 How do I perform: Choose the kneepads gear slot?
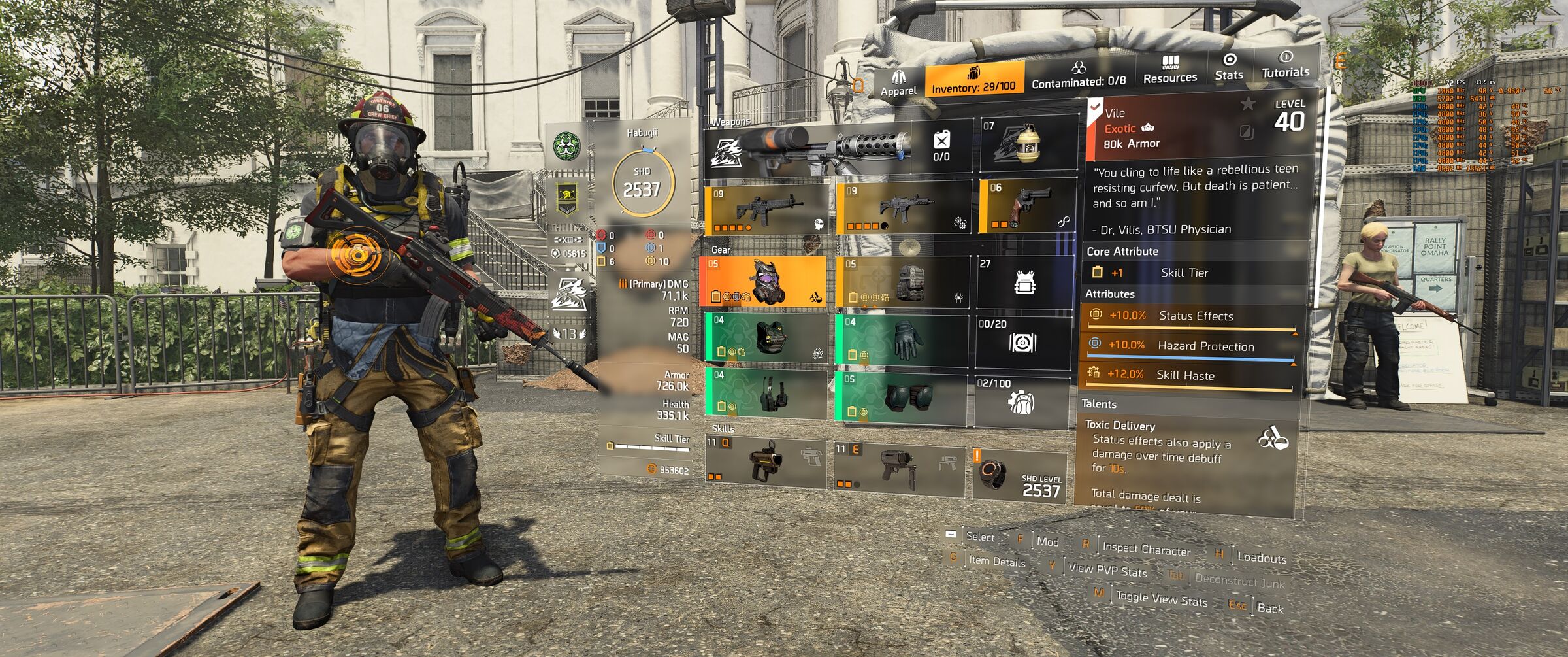[902, 396]
